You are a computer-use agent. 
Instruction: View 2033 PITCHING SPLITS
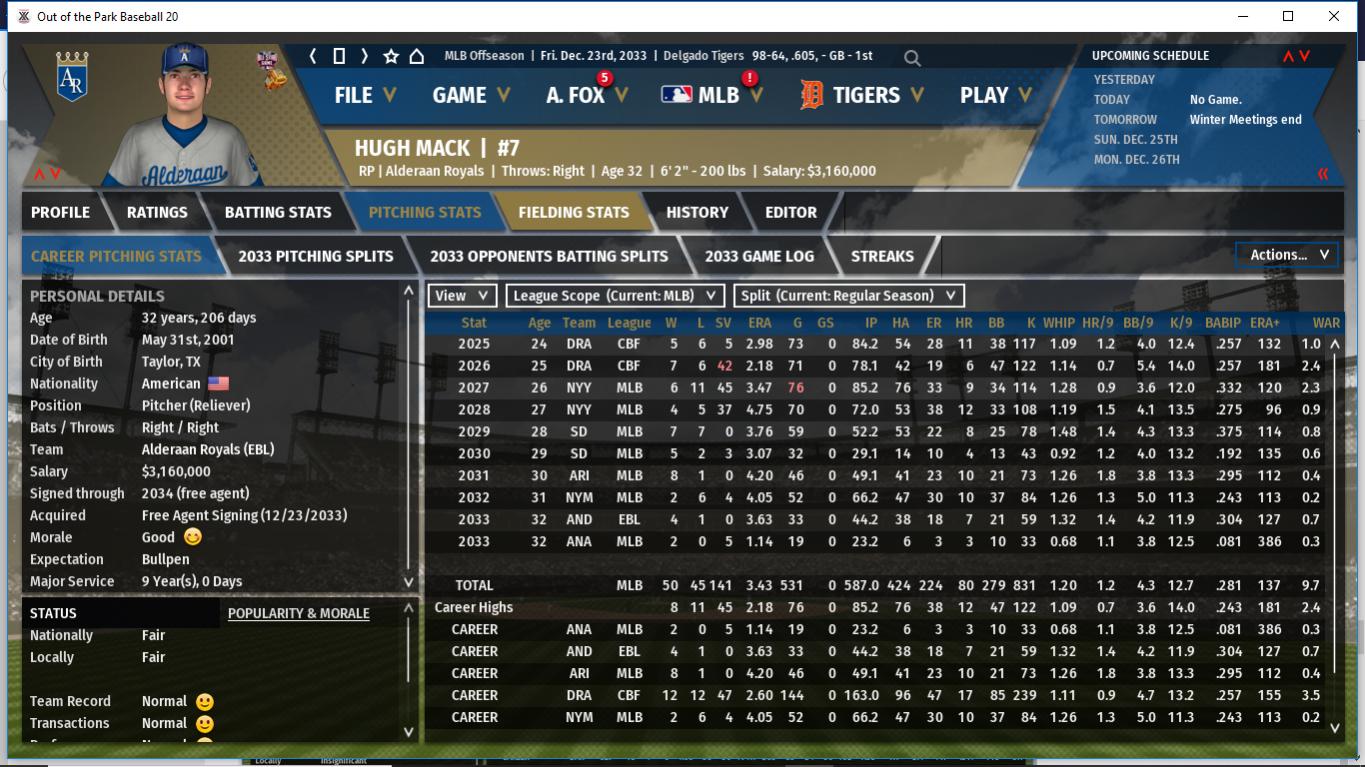pyautogui.click(x=316, y=256)
